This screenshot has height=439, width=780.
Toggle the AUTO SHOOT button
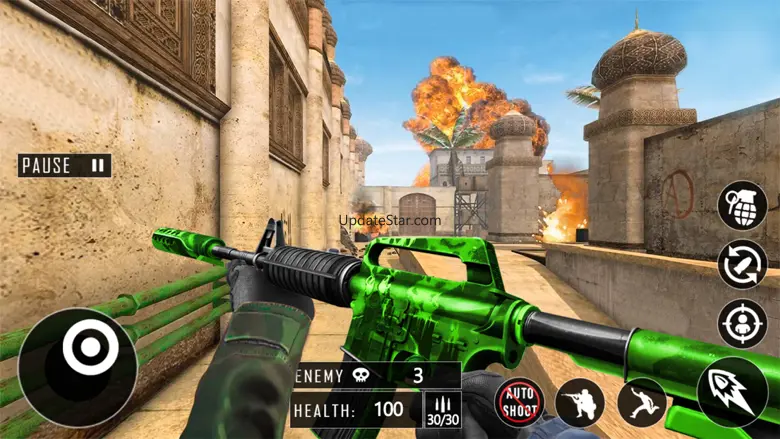(x=520, y=402)
